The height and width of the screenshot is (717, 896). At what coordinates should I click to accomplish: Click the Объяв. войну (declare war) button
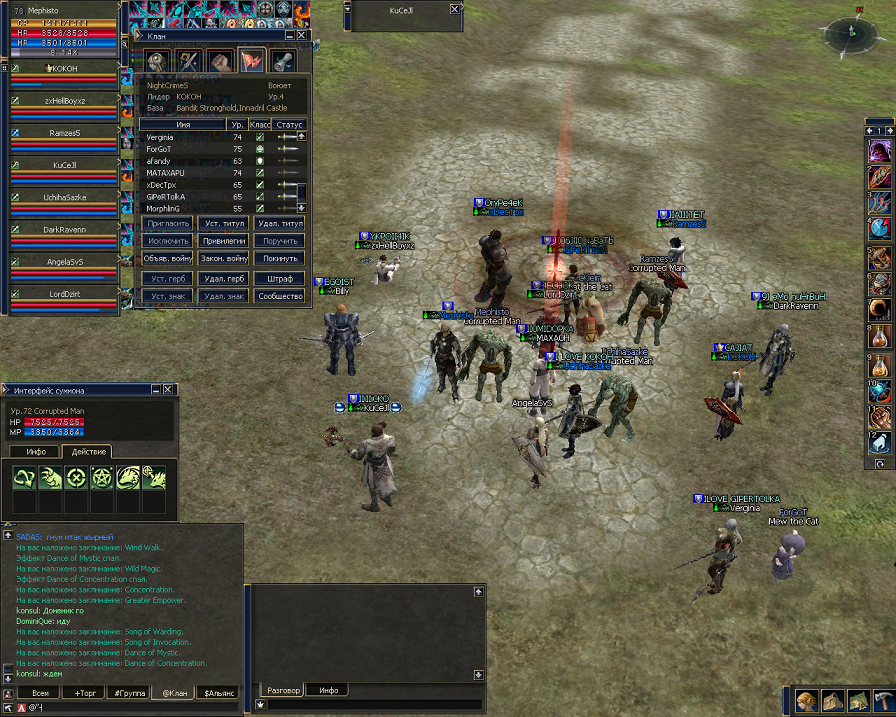166,258
